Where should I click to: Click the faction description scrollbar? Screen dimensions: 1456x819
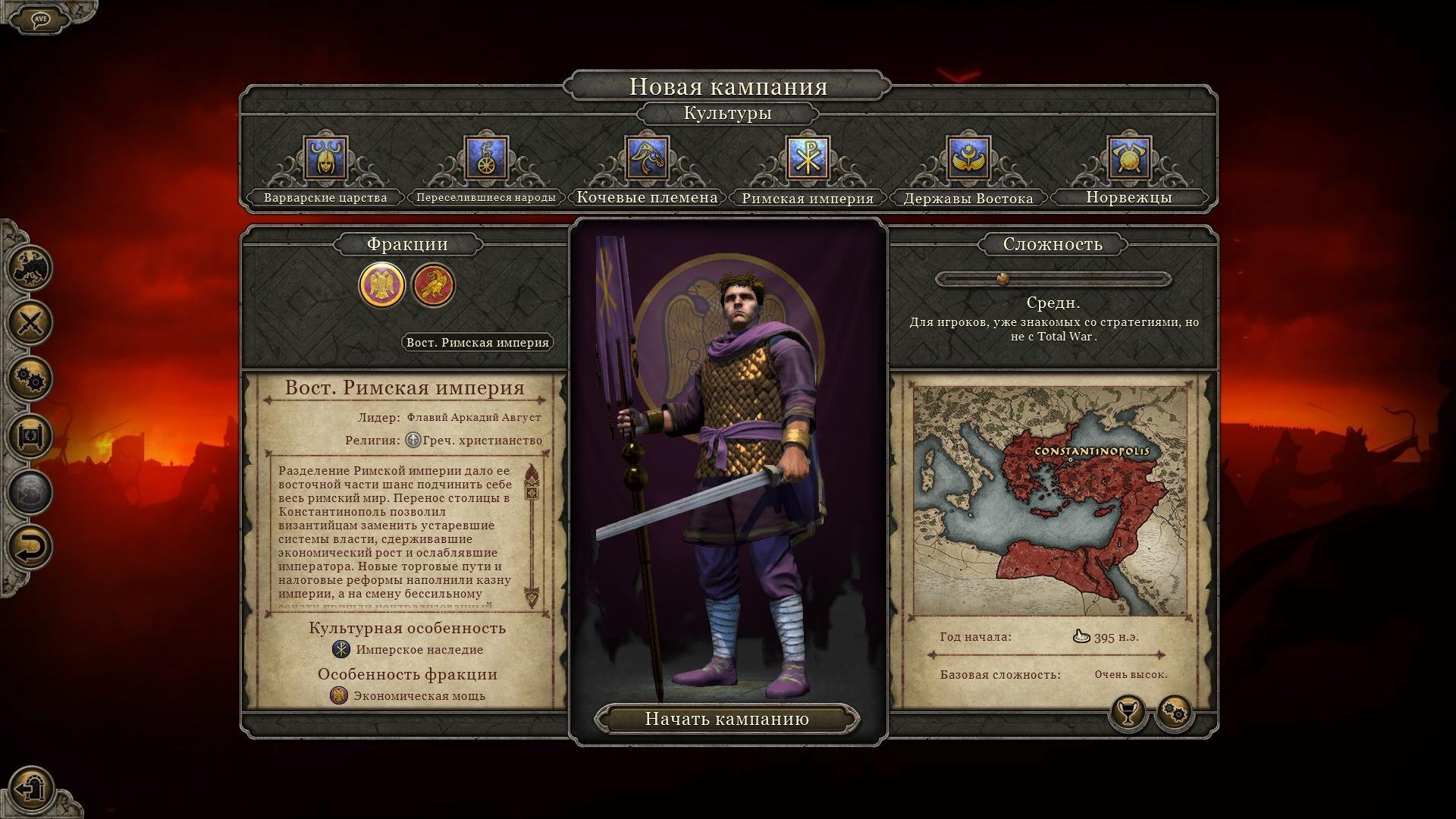(x=532, y=535)
